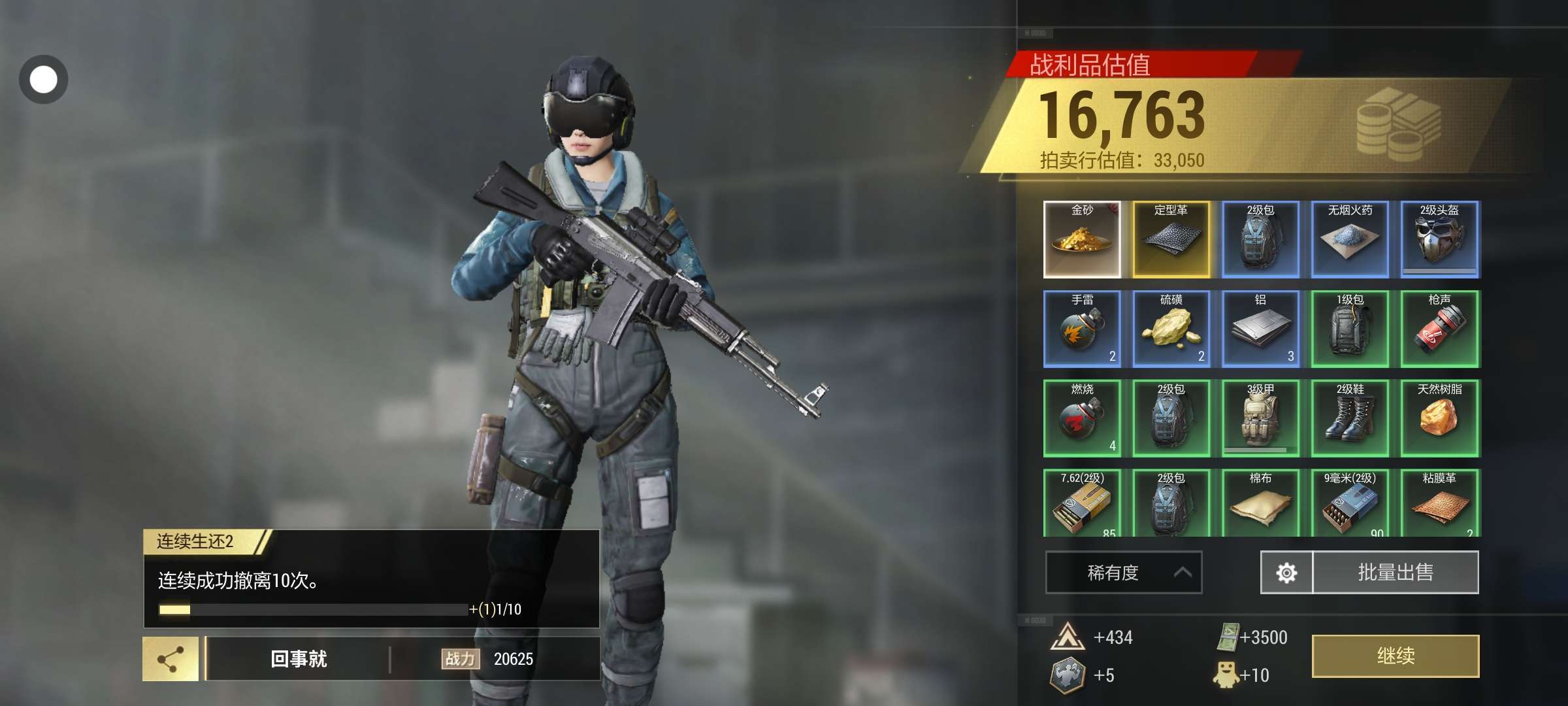Select the 2级鞋 boots slot

pyautogui.click(x=1350, y=418)
